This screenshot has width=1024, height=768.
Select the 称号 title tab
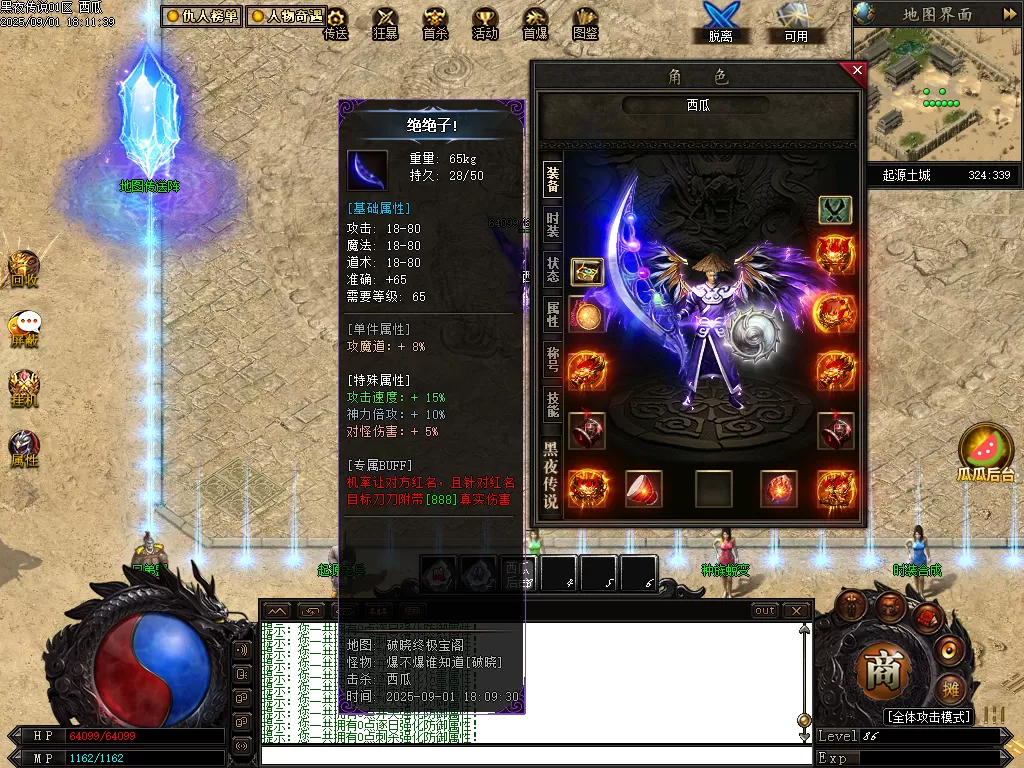pyautogui.click(x=552, y=358)
